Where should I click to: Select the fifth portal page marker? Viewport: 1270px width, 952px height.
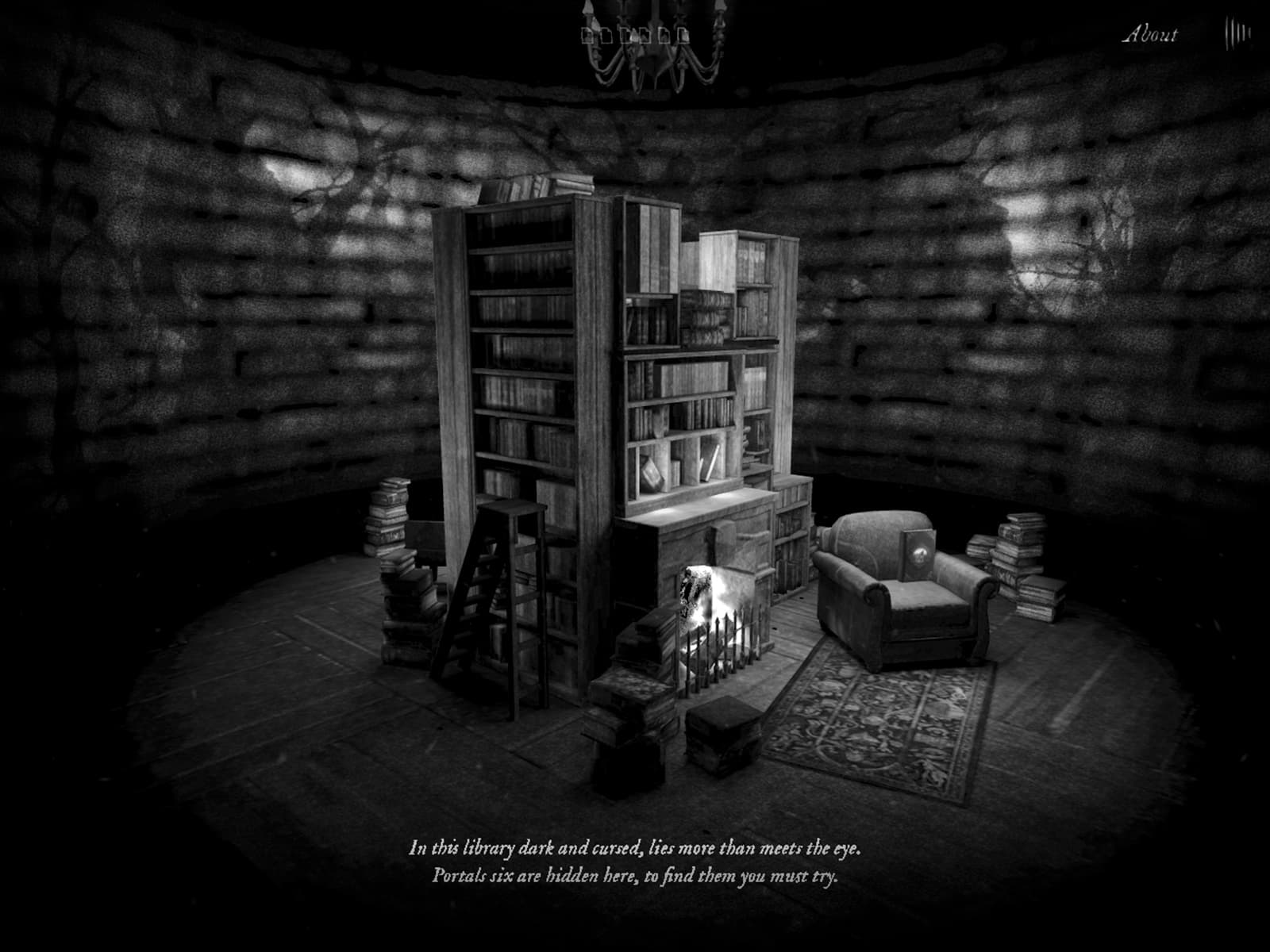[x=664, y=36]
